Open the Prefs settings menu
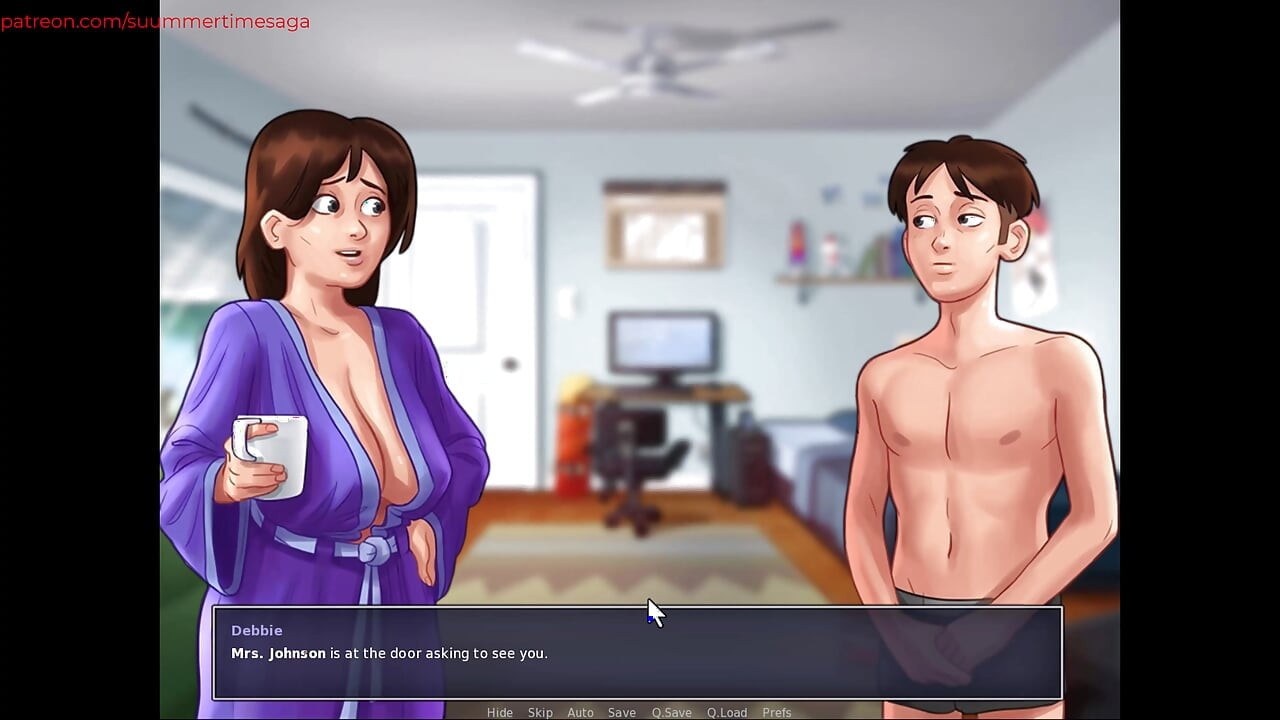 (x=777, y=712)
